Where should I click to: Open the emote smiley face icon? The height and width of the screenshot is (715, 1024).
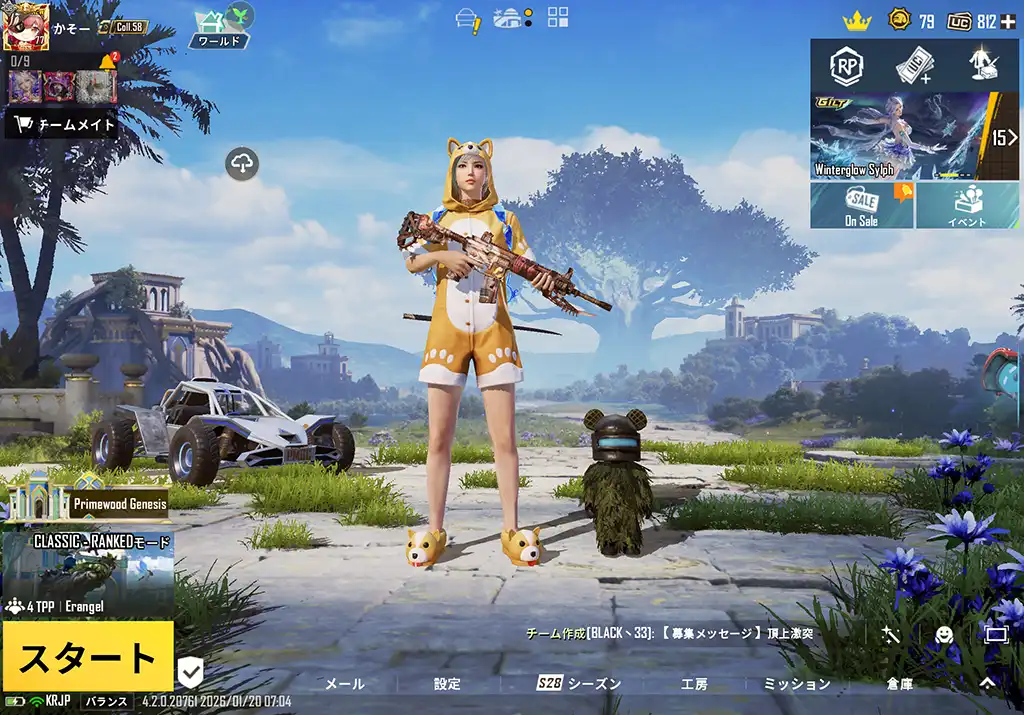pos(943,634)
